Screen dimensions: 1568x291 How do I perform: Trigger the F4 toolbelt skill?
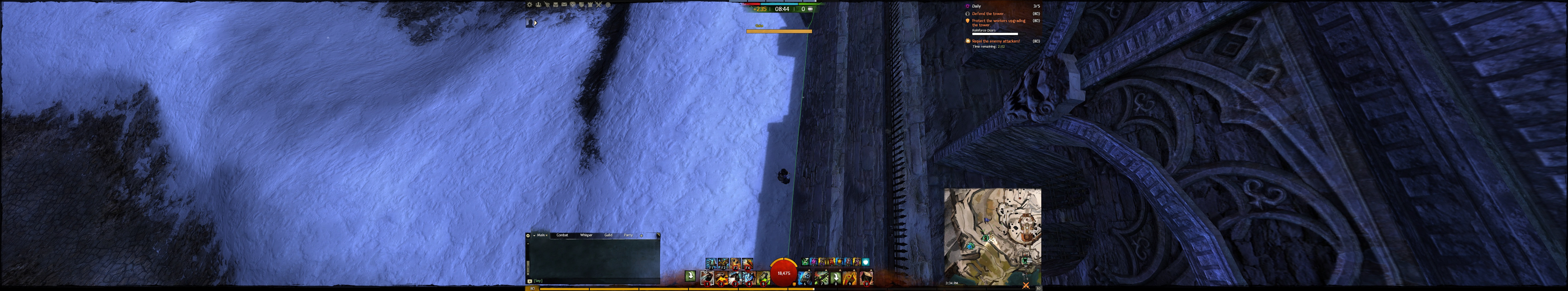coord(747,264)
